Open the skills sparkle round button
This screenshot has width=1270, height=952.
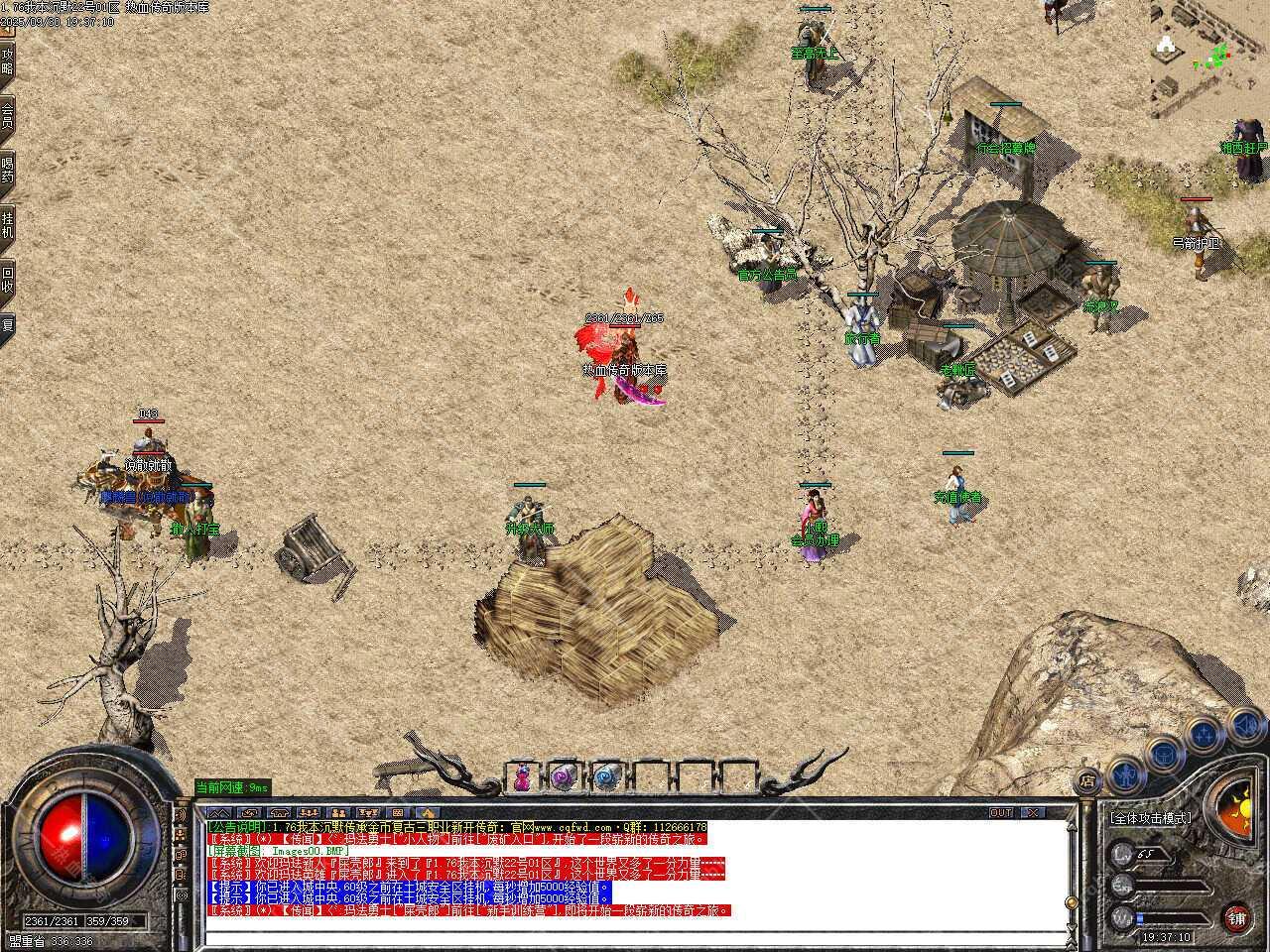coord(1203,735)
